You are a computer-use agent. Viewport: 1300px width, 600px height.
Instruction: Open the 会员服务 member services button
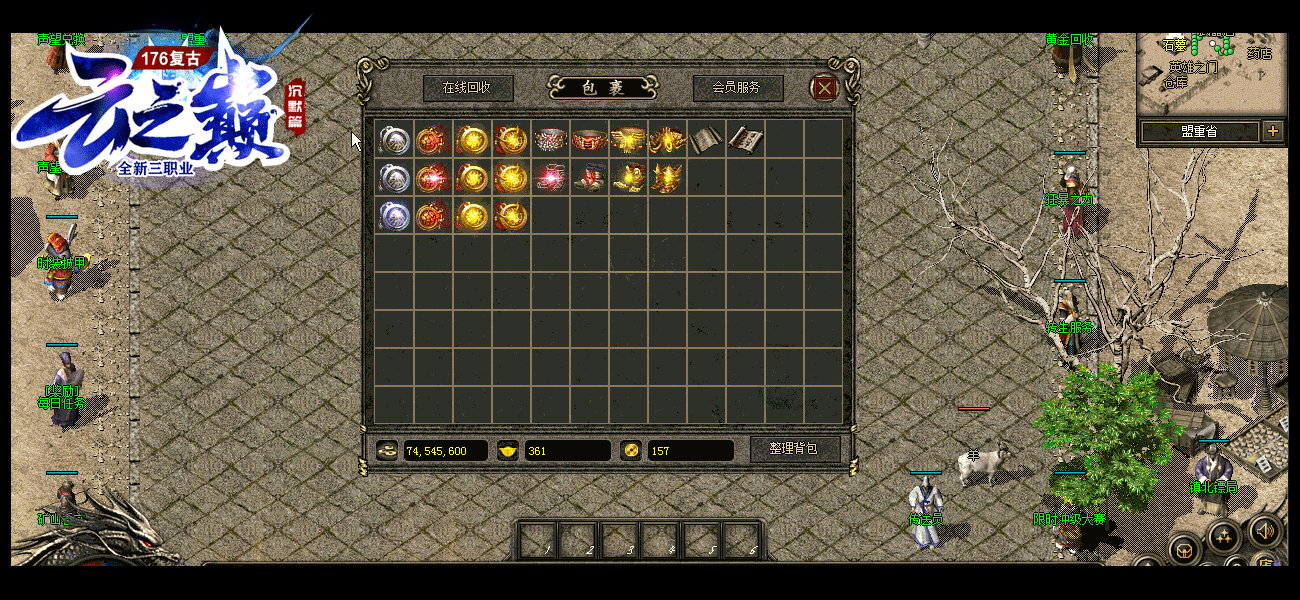coord(737,88)
